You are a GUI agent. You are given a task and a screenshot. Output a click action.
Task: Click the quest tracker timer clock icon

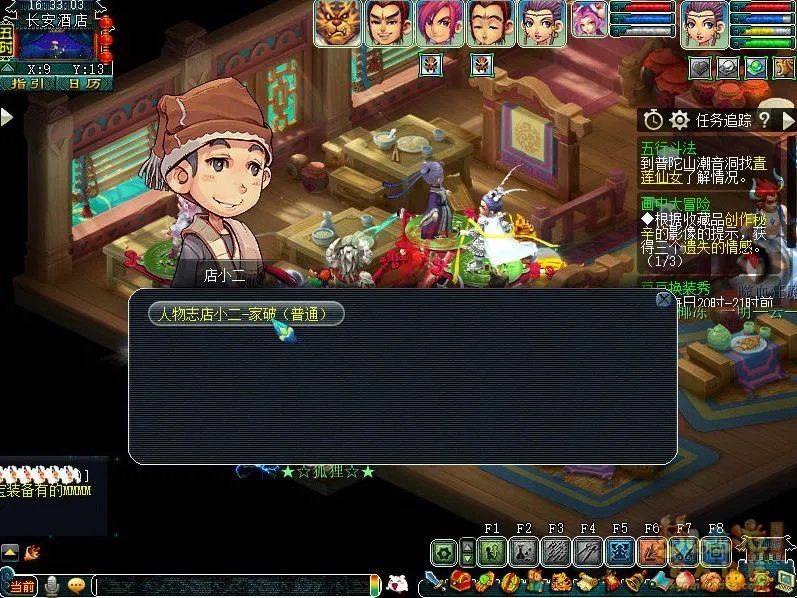click(653, 120)
